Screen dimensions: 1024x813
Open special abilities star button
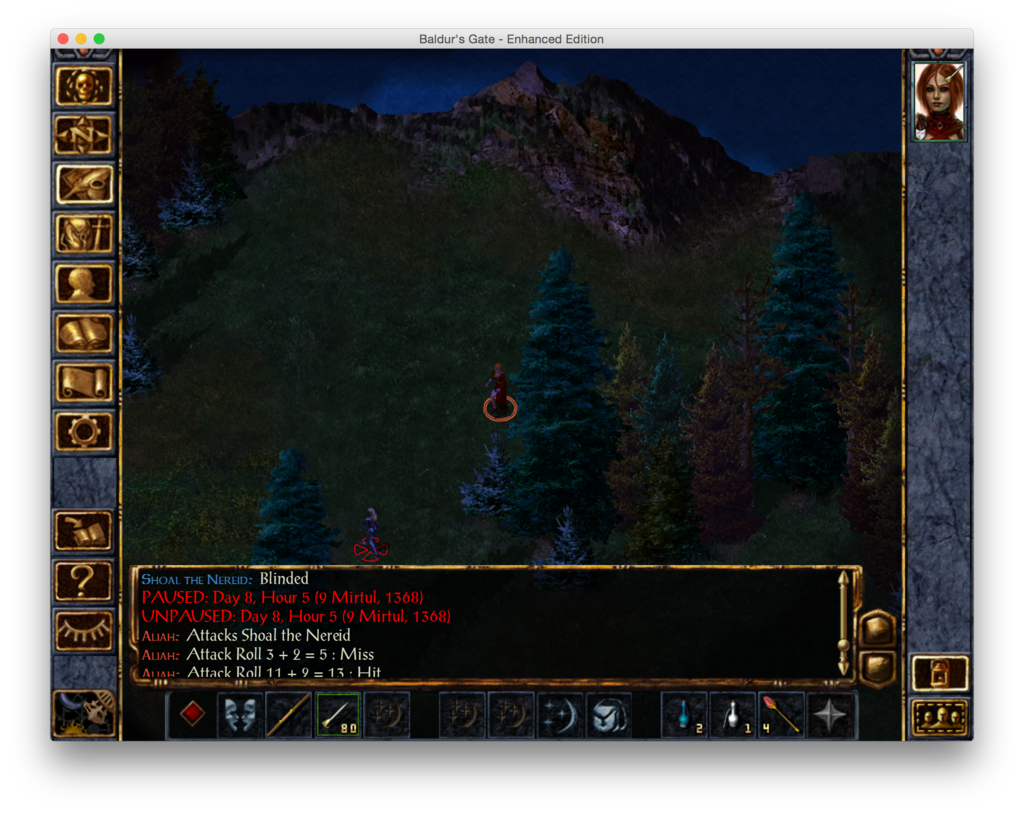point(831,715)
